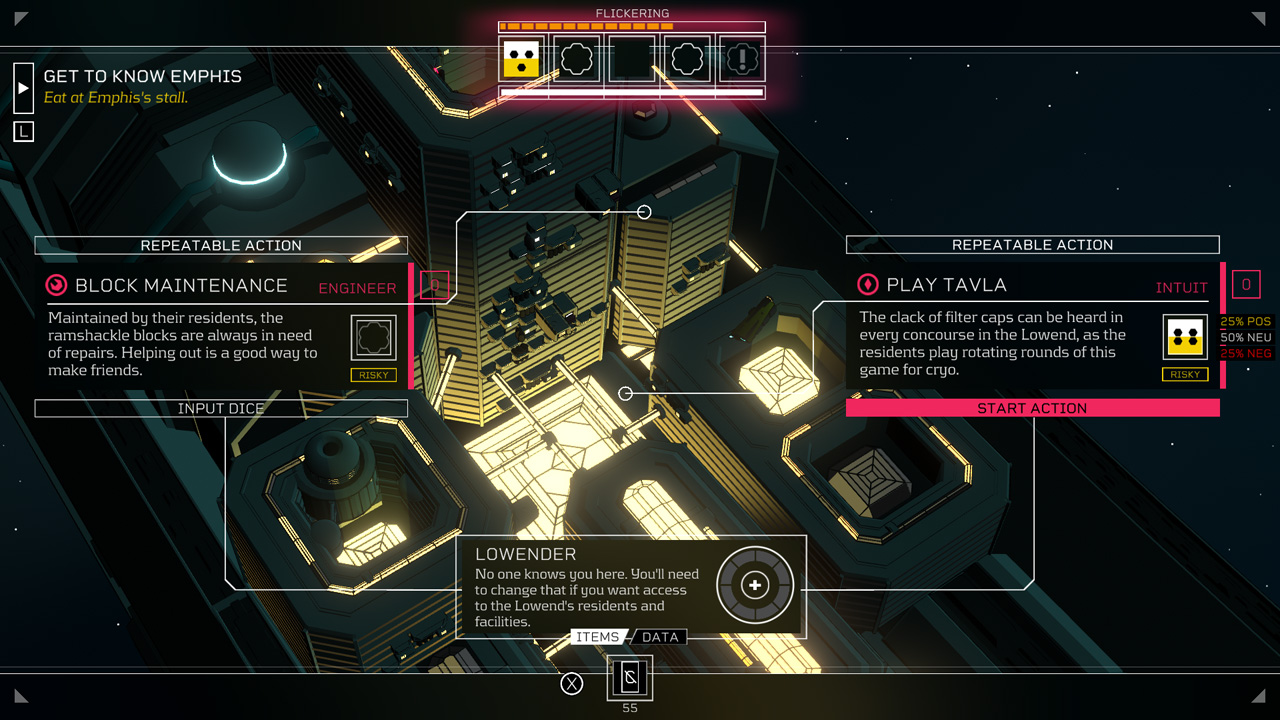Click the RISKY tag on Play Tavla
Image resolution: width=1280 pixels, height=720 pixels.
tap(1185, 374)
